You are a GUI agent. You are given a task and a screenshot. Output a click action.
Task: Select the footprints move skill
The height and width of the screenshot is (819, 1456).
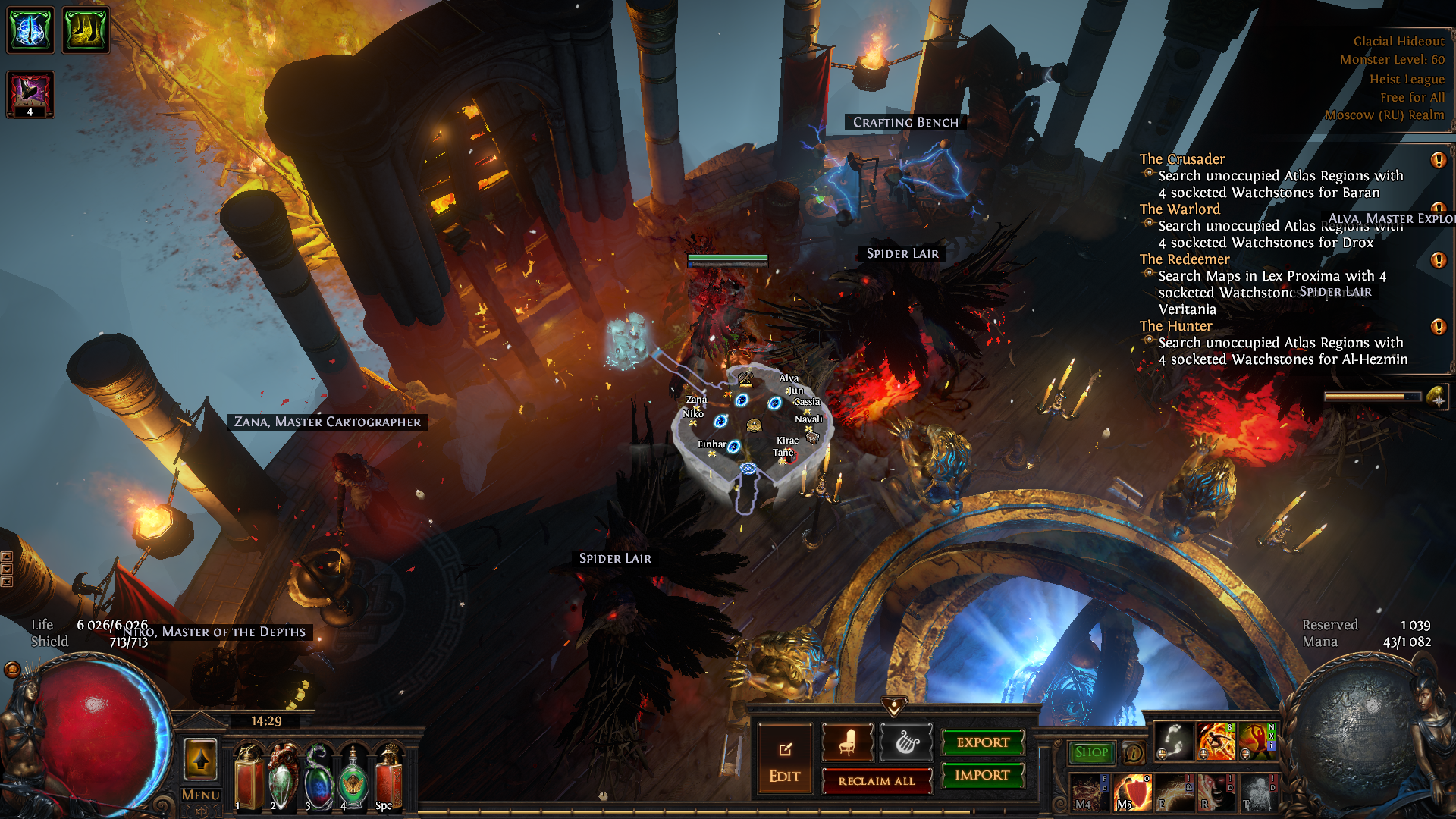(x=1173, y=741)
